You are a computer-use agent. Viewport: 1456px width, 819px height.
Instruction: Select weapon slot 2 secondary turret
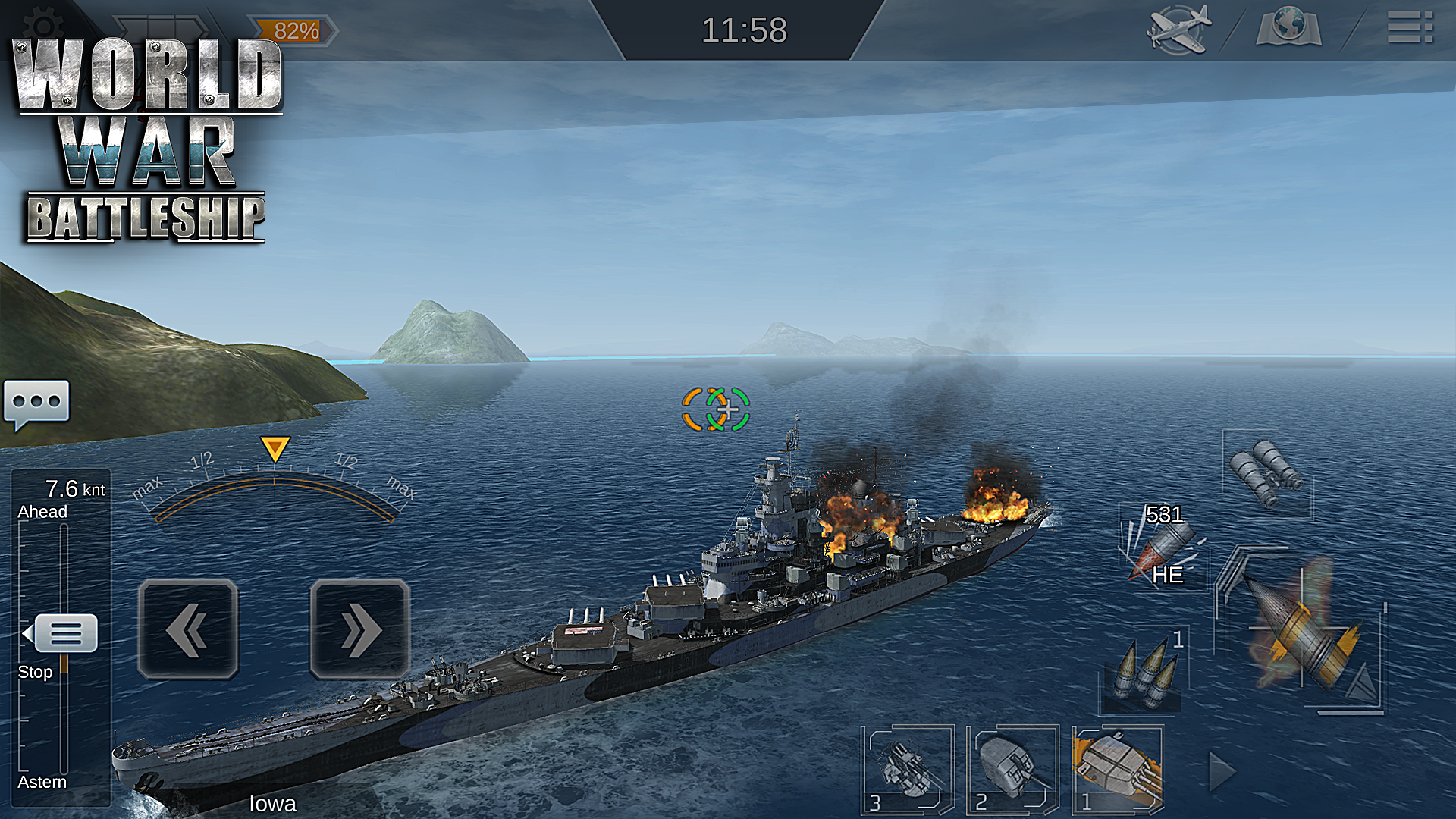click(1012, 770)
